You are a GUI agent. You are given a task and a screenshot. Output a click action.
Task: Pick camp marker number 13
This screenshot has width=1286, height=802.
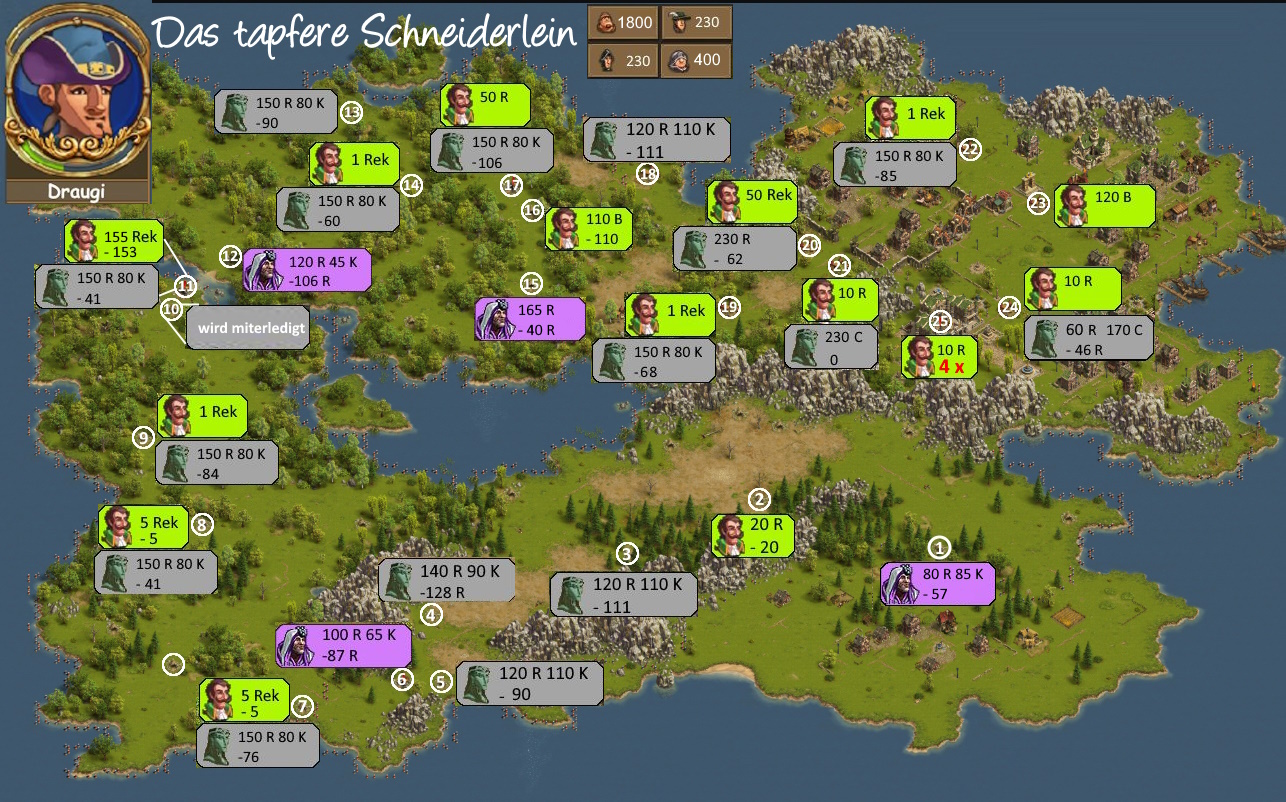[x=351, y=112]
